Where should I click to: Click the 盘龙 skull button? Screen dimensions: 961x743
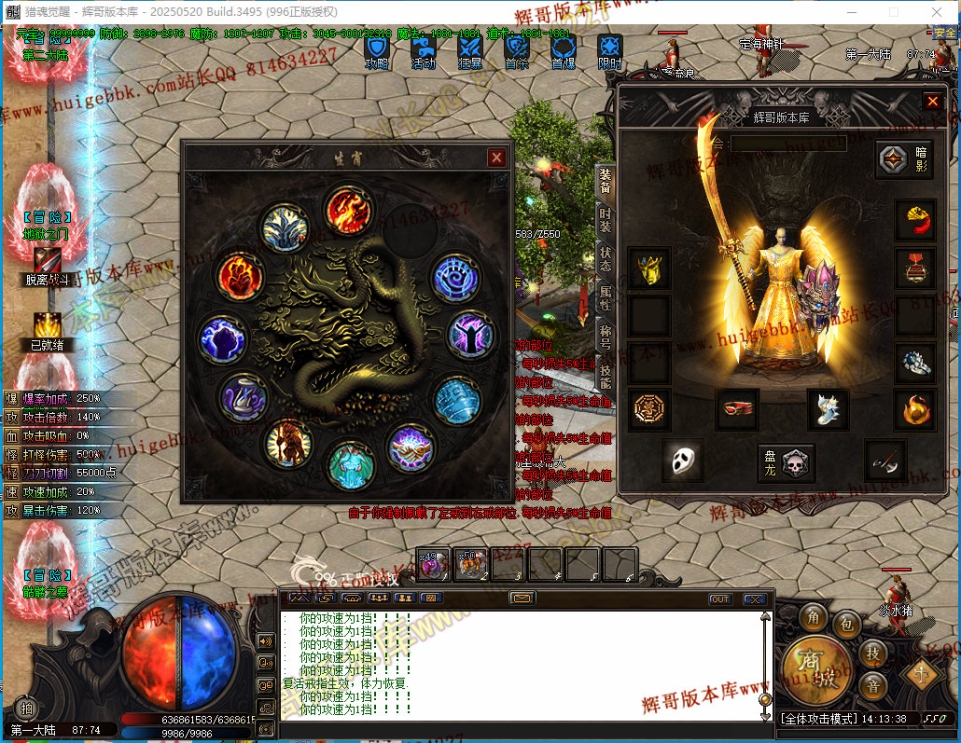[x=785, y=462]
